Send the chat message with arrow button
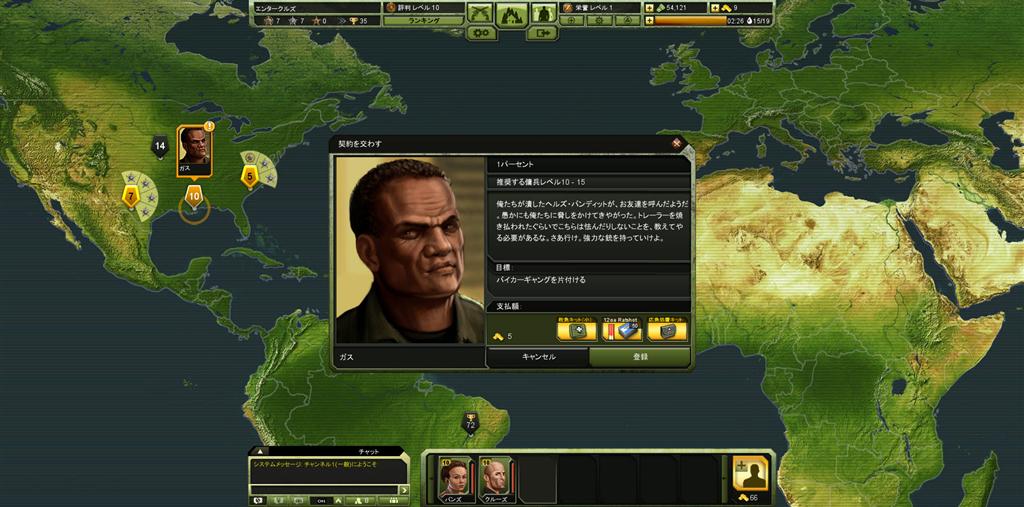The image size is (1024, 507). [x=404, y=489]
